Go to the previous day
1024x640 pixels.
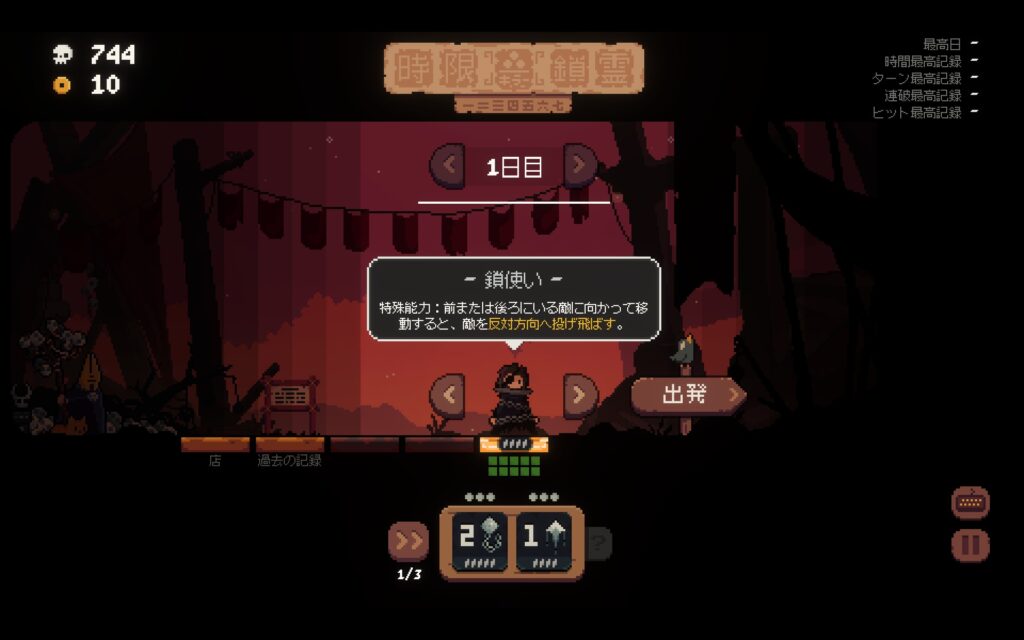tap(448, 166)
